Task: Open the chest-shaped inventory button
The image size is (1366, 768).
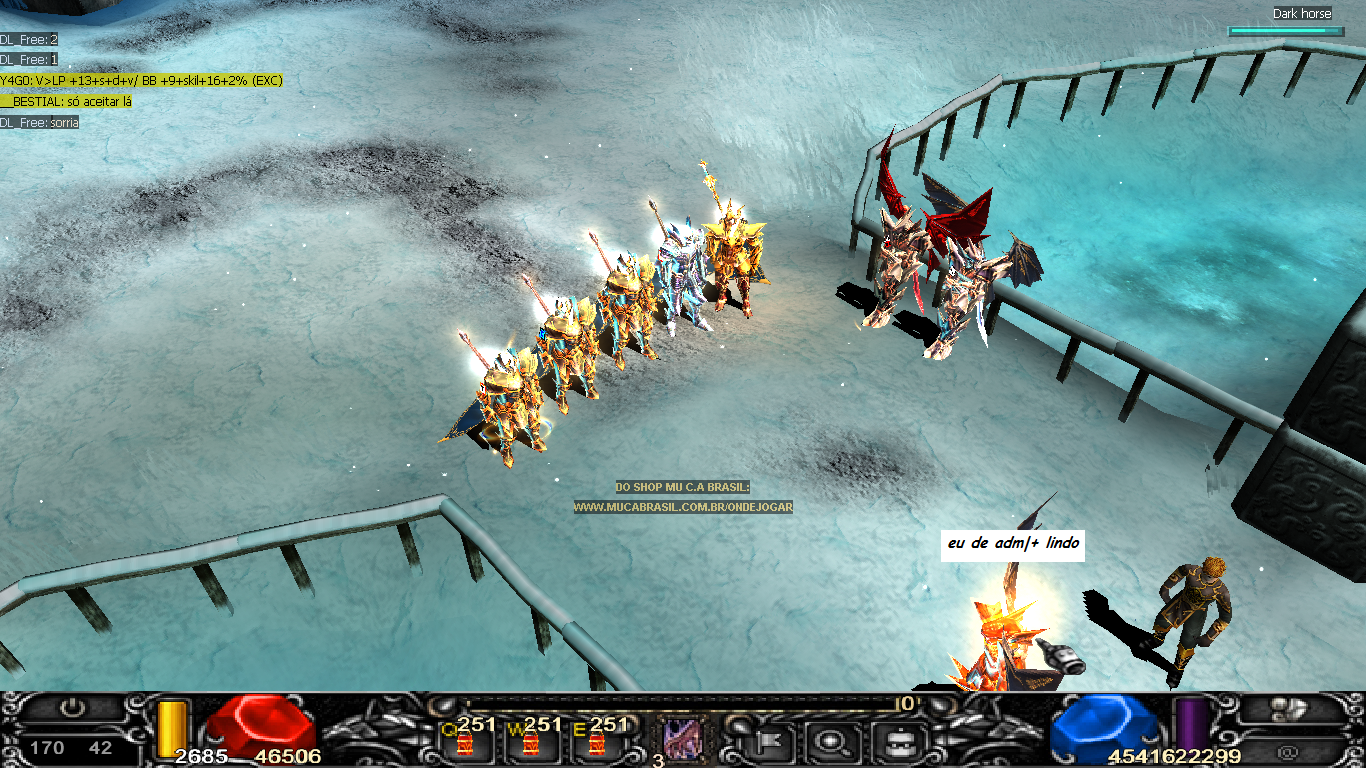Action: pos(891,742)
